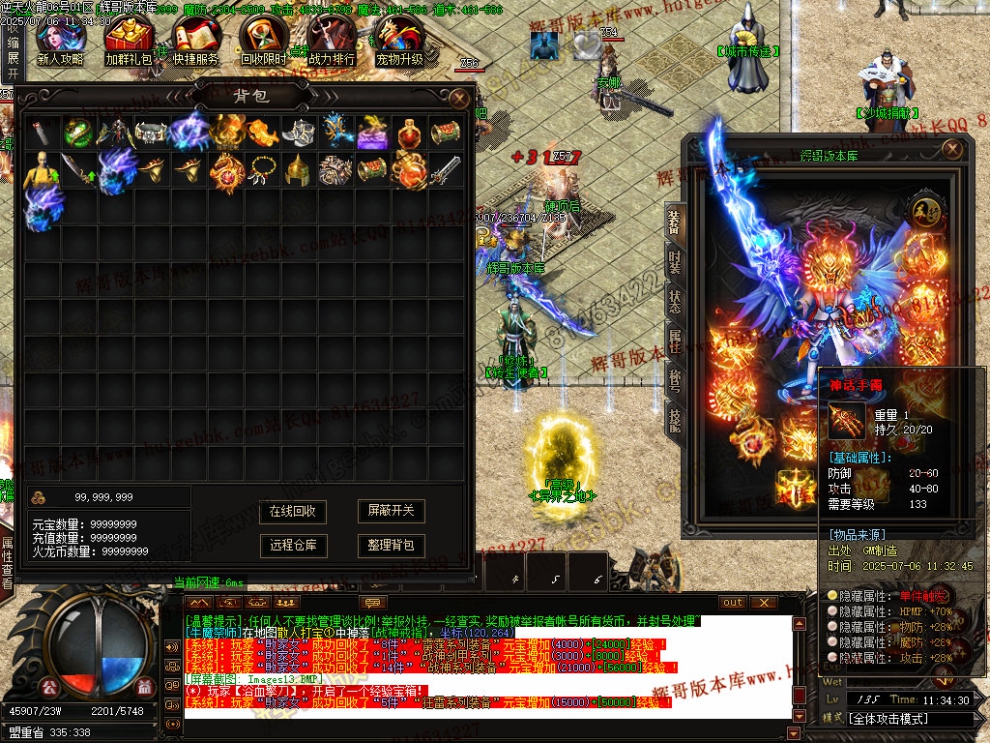Switch to the 状态 status tab

click(x=674, y=303)
